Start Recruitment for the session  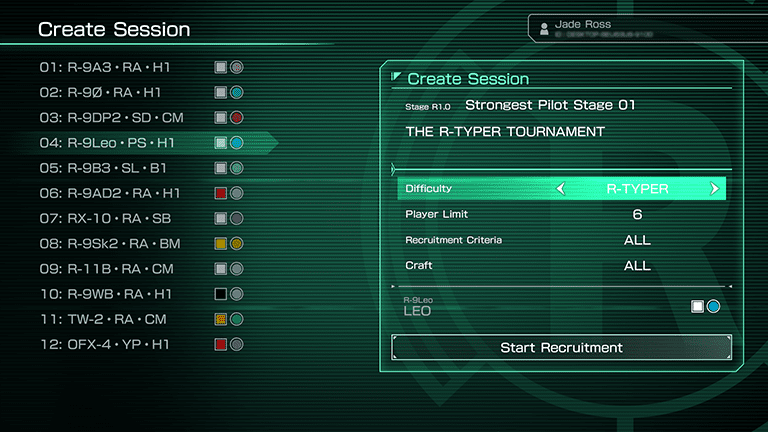[561, 348]
